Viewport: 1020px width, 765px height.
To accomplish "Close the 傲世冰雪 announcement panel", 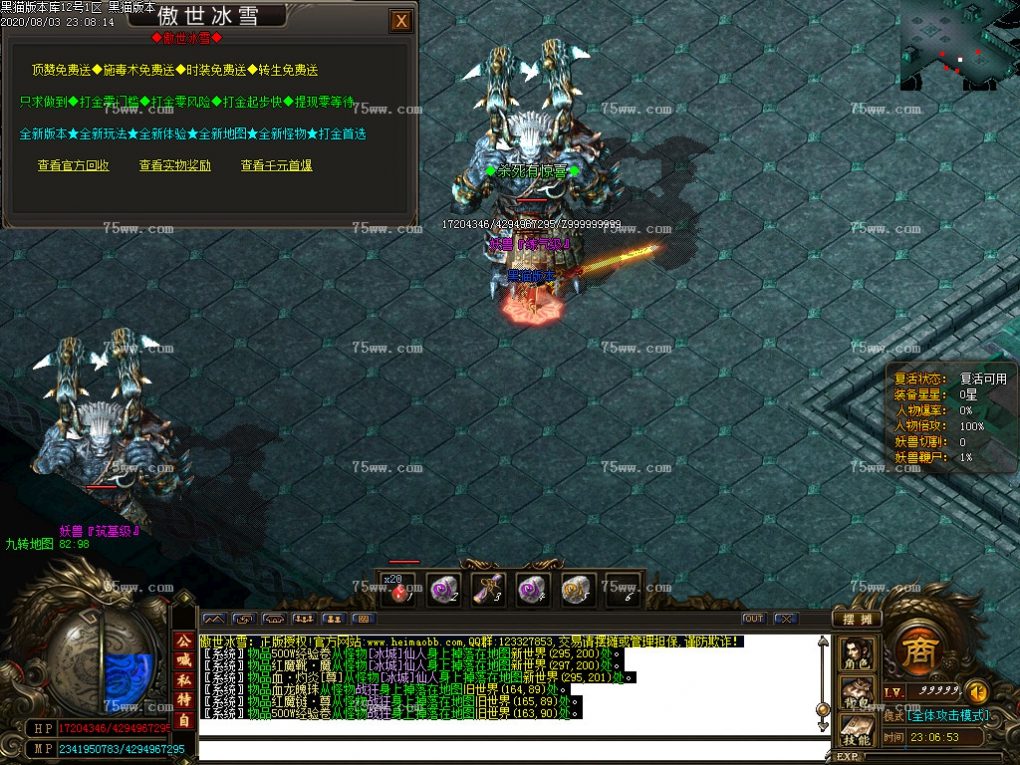I will click(401, 20).
